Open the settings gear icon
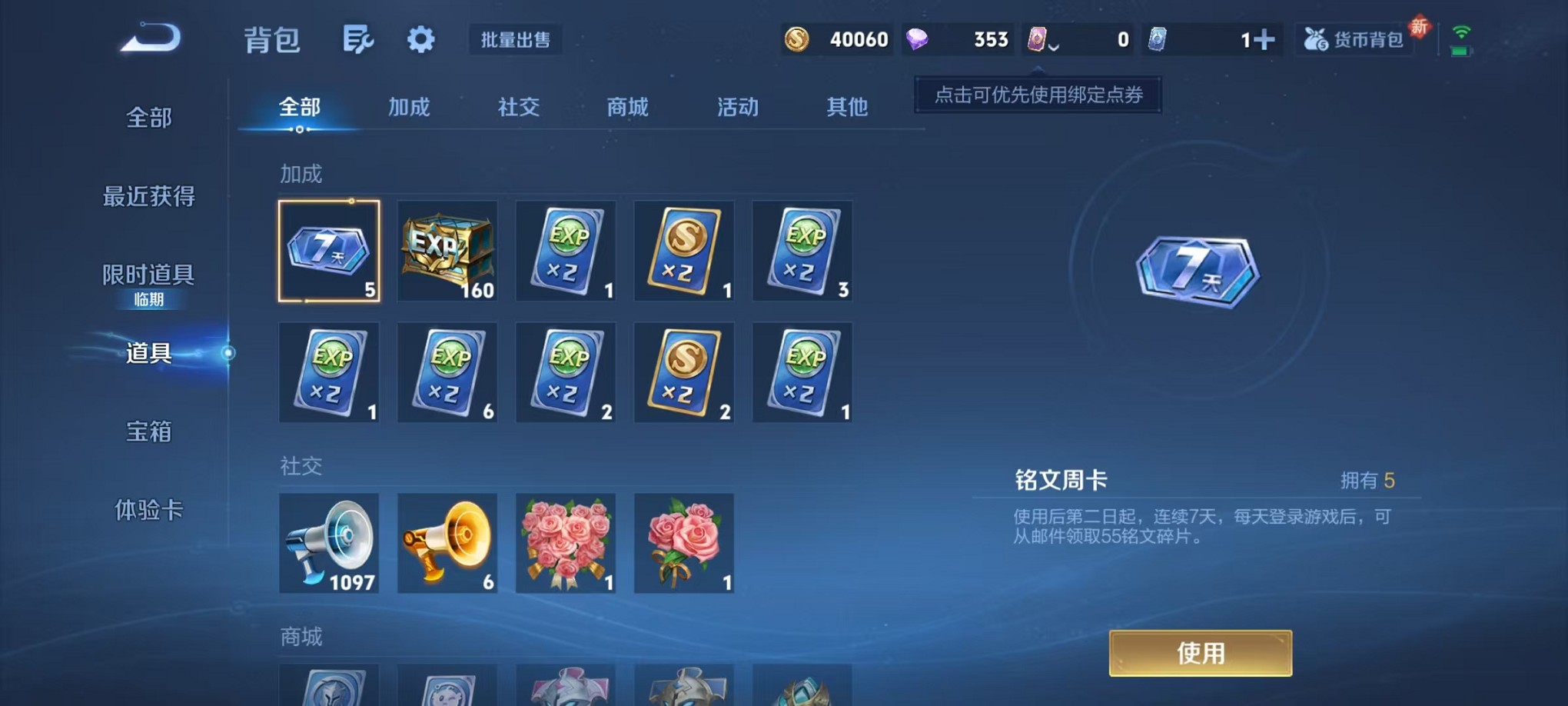Viewport: 1568px width, 706px height. (420, 38)
